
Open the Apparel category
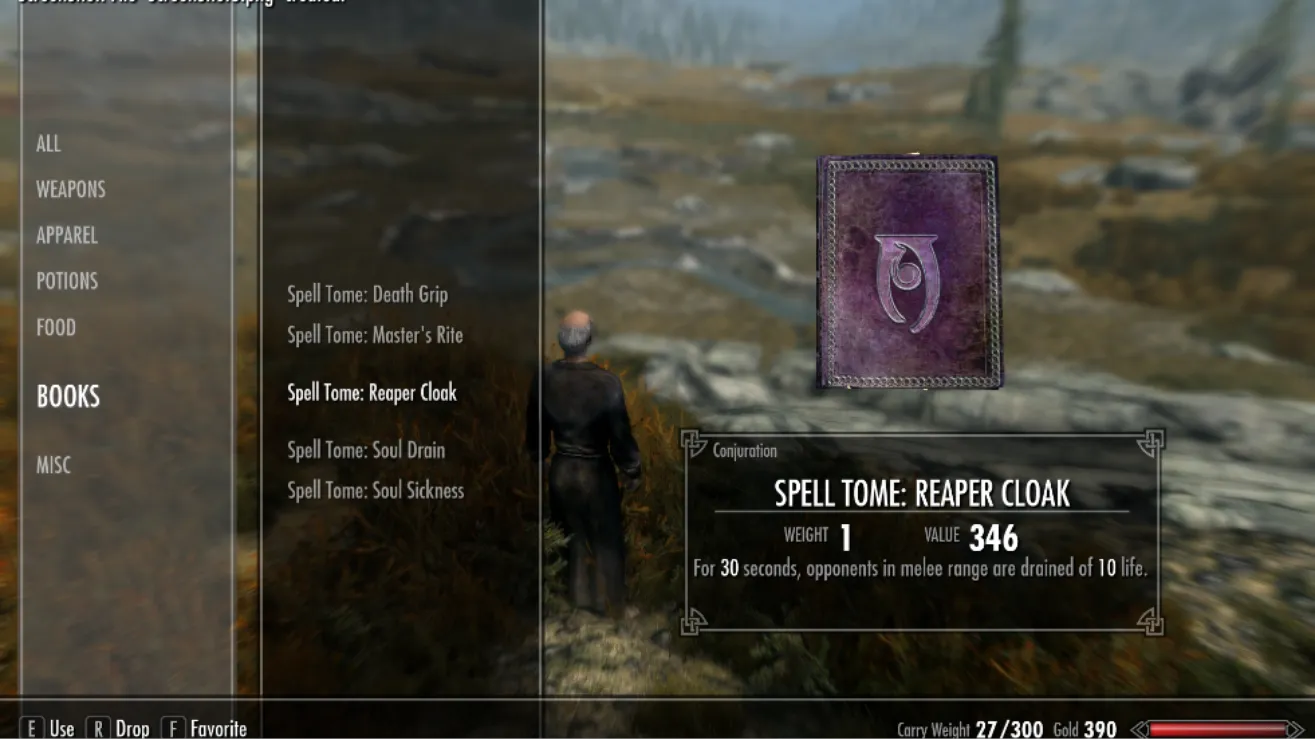[67, 235]
